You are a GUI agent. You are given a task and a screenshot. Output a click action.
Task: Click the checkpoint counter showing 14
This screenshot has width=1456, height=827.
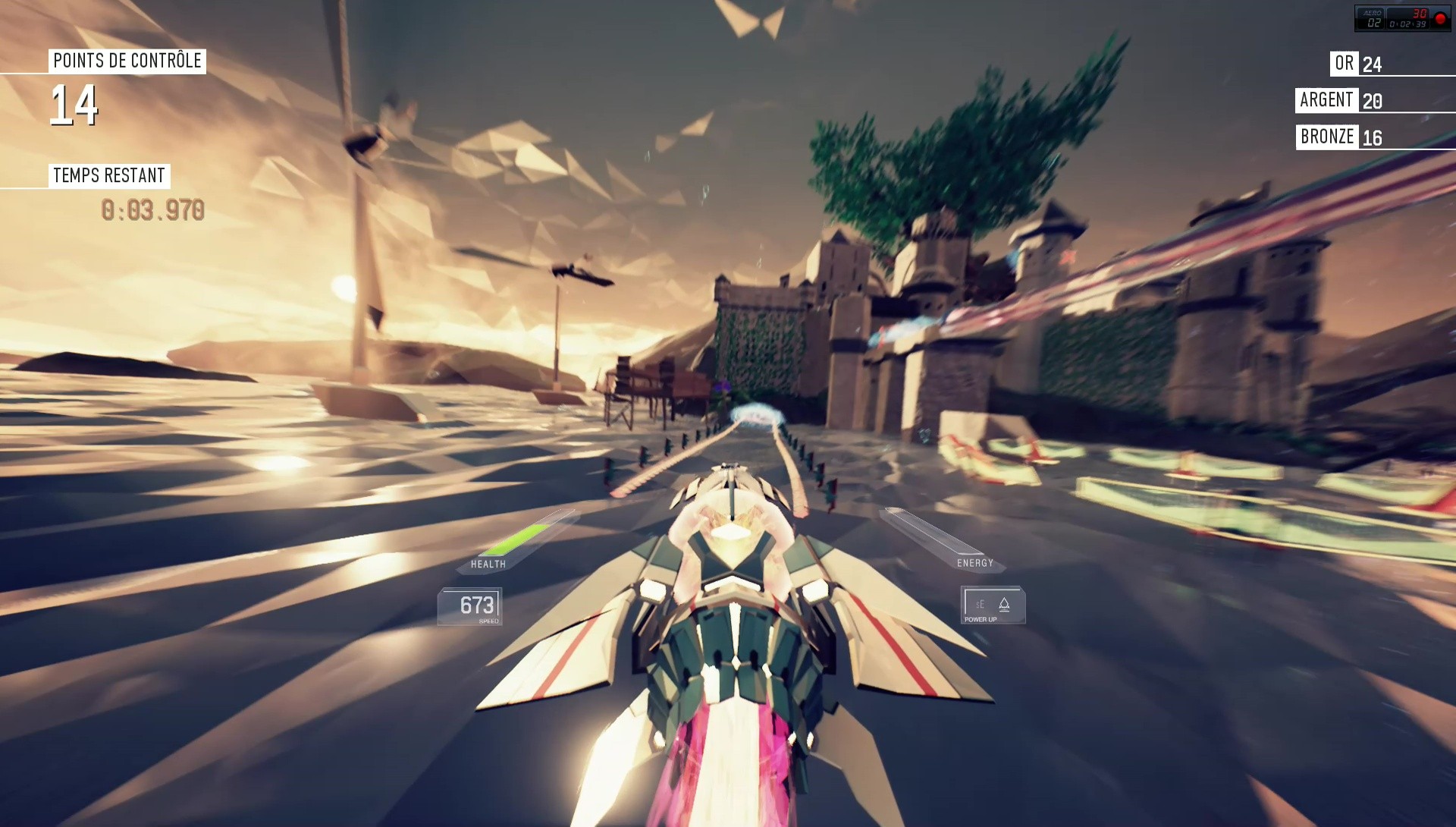[76, 106]
